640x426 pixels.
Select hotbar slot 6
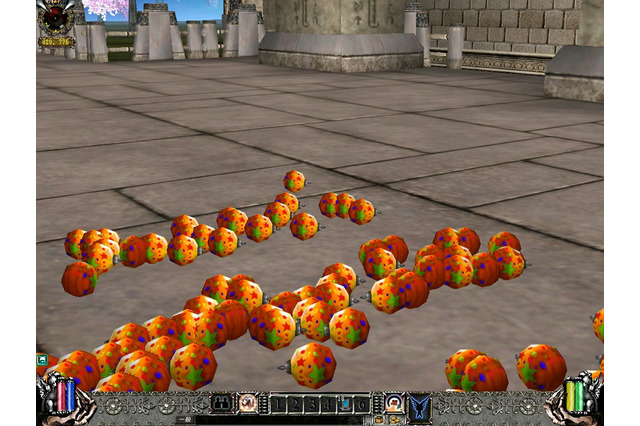pyautogui.click(x=360, y=404)
